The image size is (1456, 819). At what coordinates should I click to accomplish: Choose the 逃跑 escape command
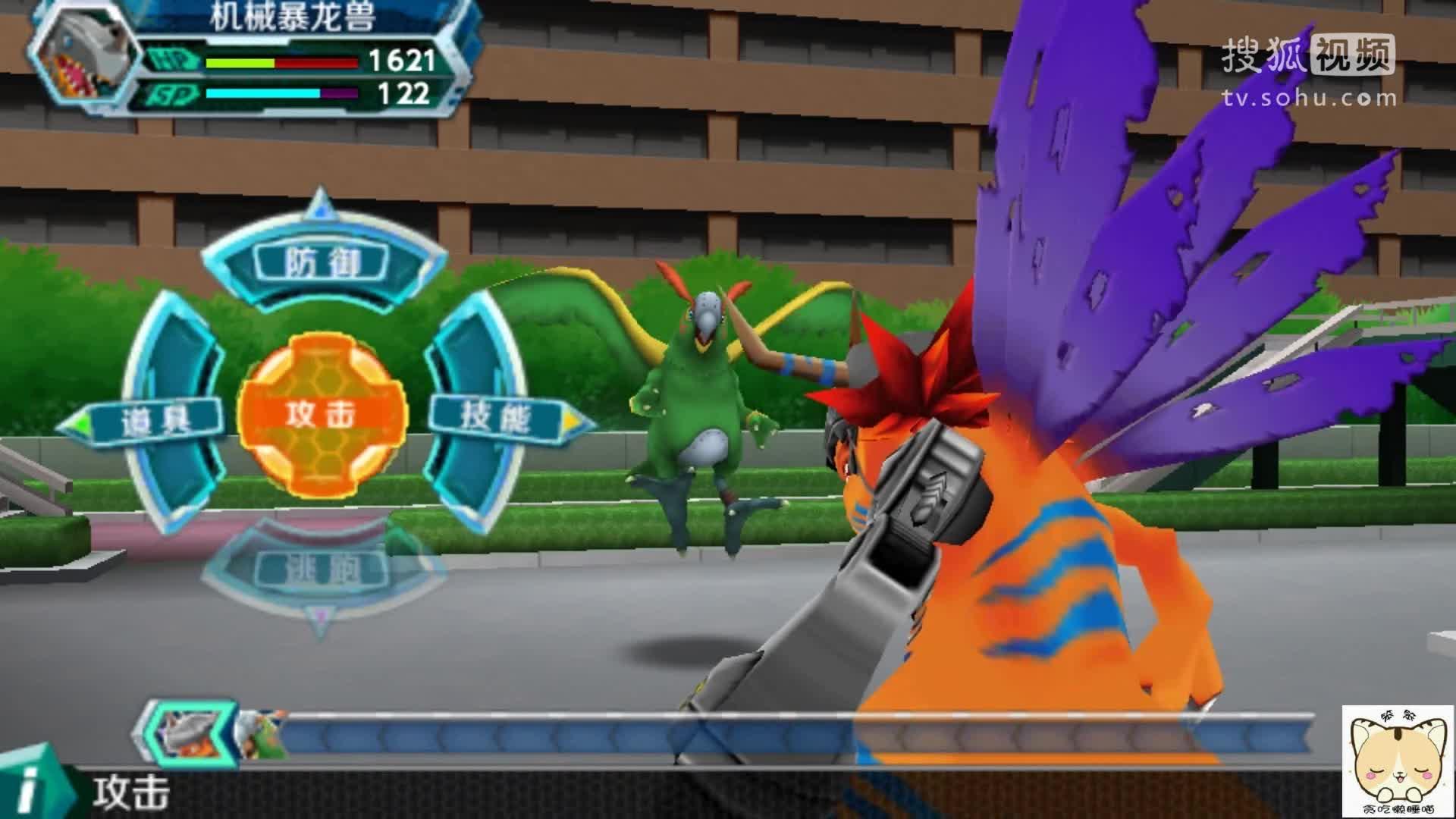point(323,570)
